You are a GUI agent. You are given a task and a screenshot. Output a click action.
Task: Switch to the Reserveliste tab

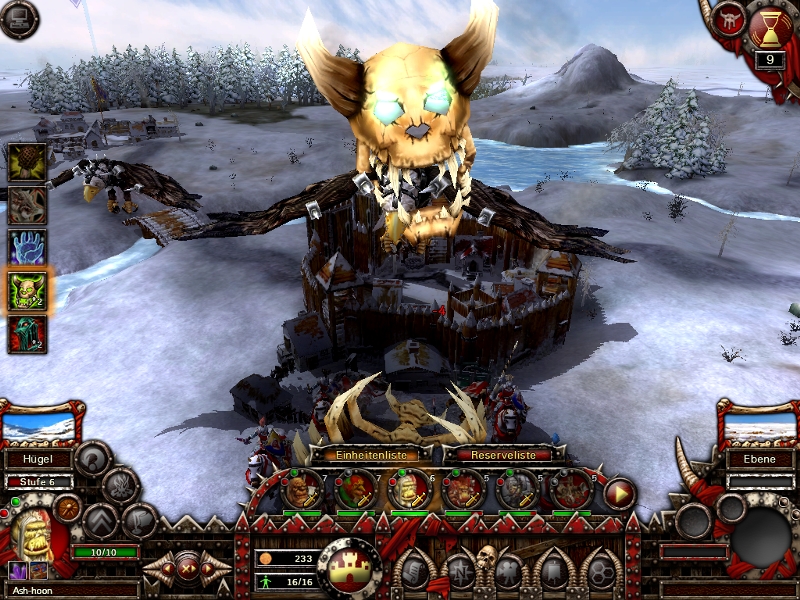[498, 455]
